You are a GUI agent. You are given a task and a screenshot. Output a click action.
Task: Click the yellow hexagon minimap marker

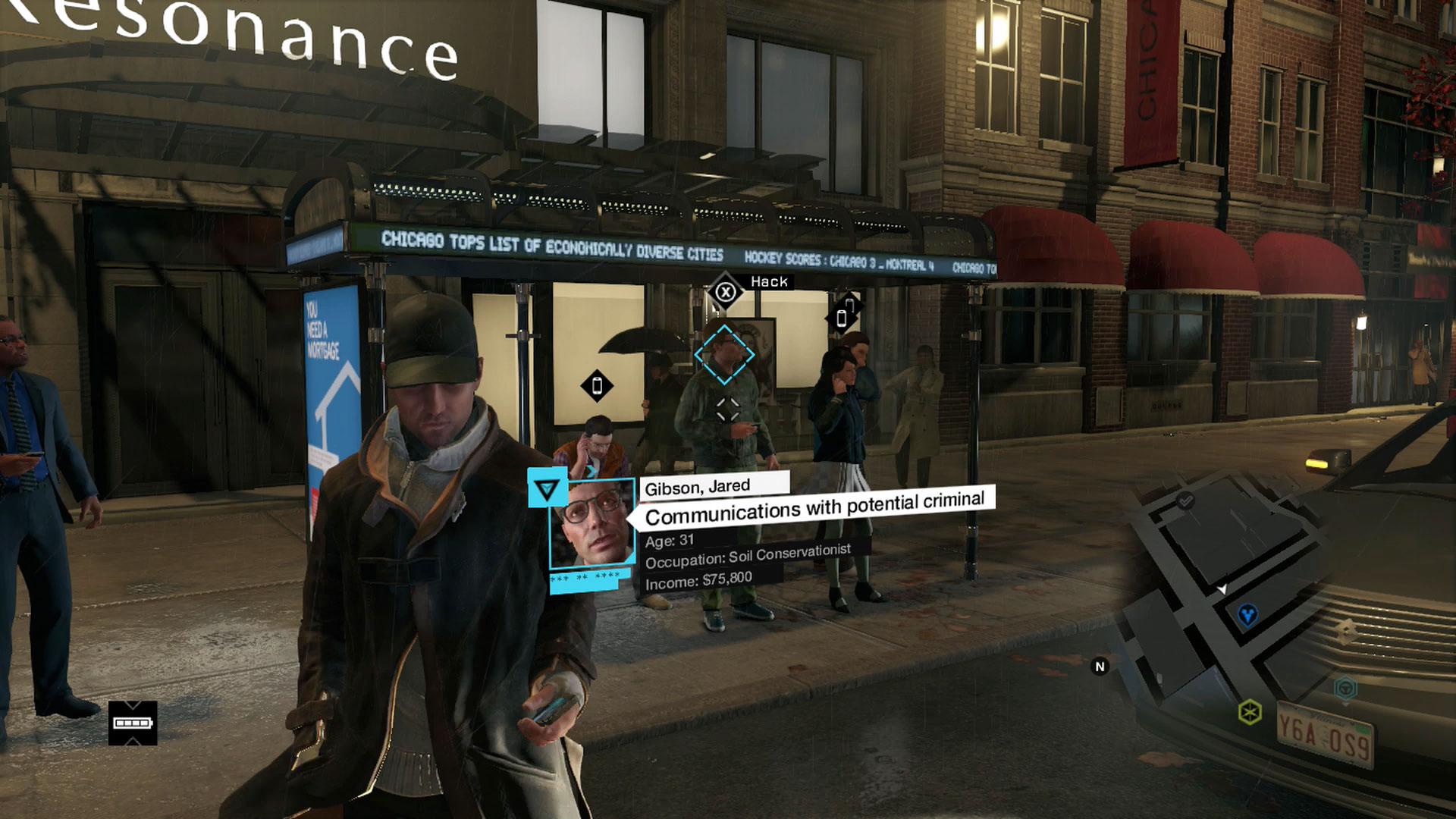pyautogui.click(x=1249, y=711)
